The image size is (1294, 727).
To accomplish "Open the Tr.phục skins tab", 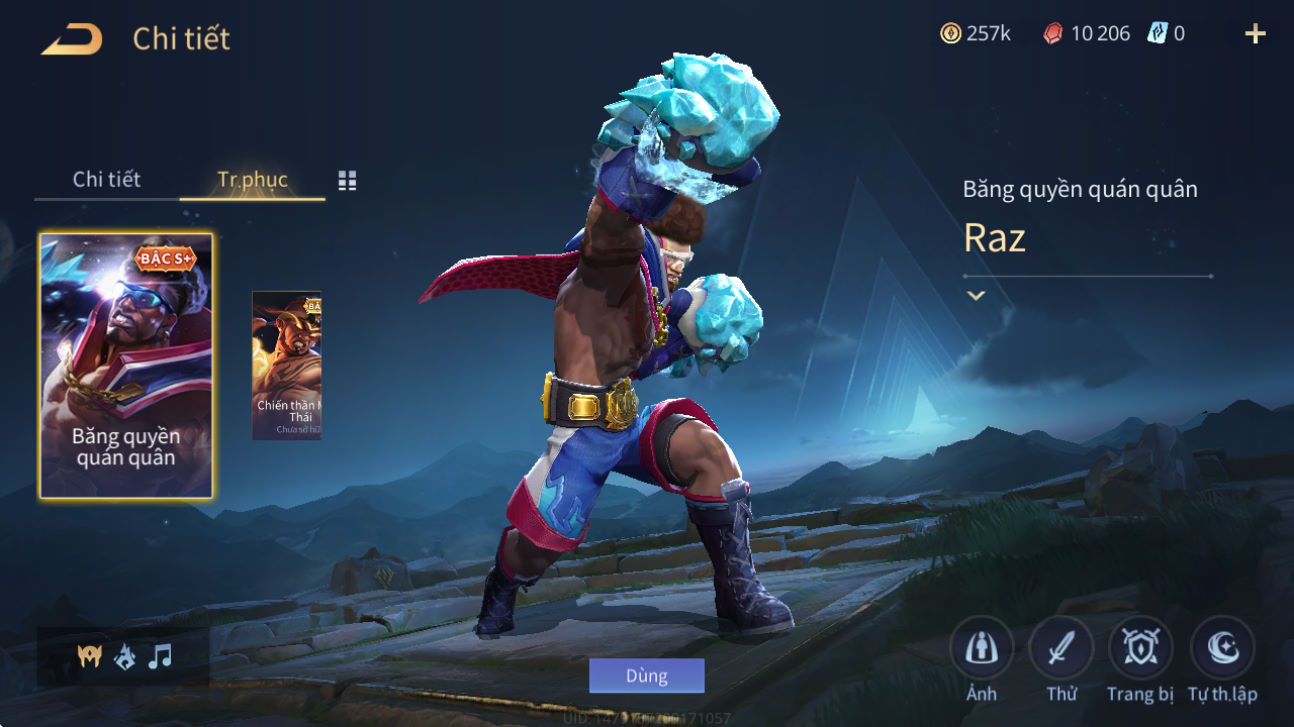I will click(252, 180).
